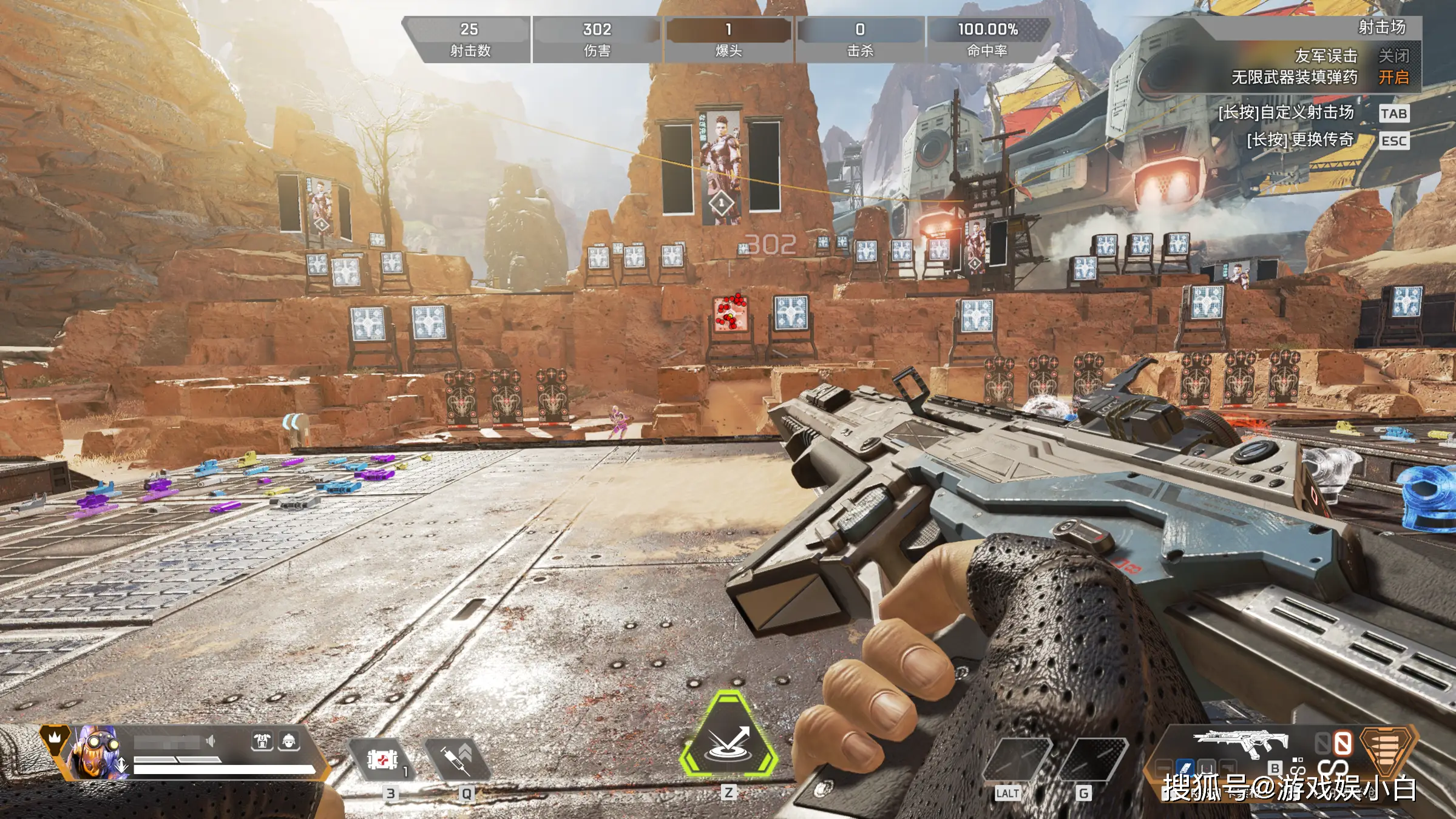This screenshot has height=819, width=1456.
Task: Click the blue magazine attachment slot
Action: [1185, 768]
